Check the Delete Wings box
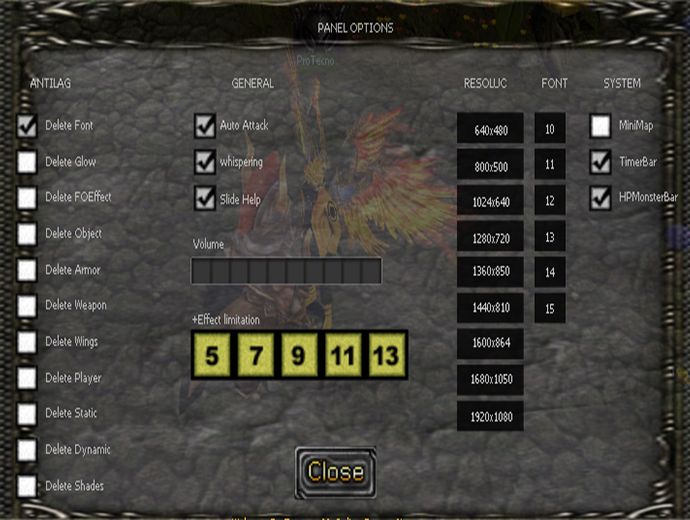 point(27,342)
